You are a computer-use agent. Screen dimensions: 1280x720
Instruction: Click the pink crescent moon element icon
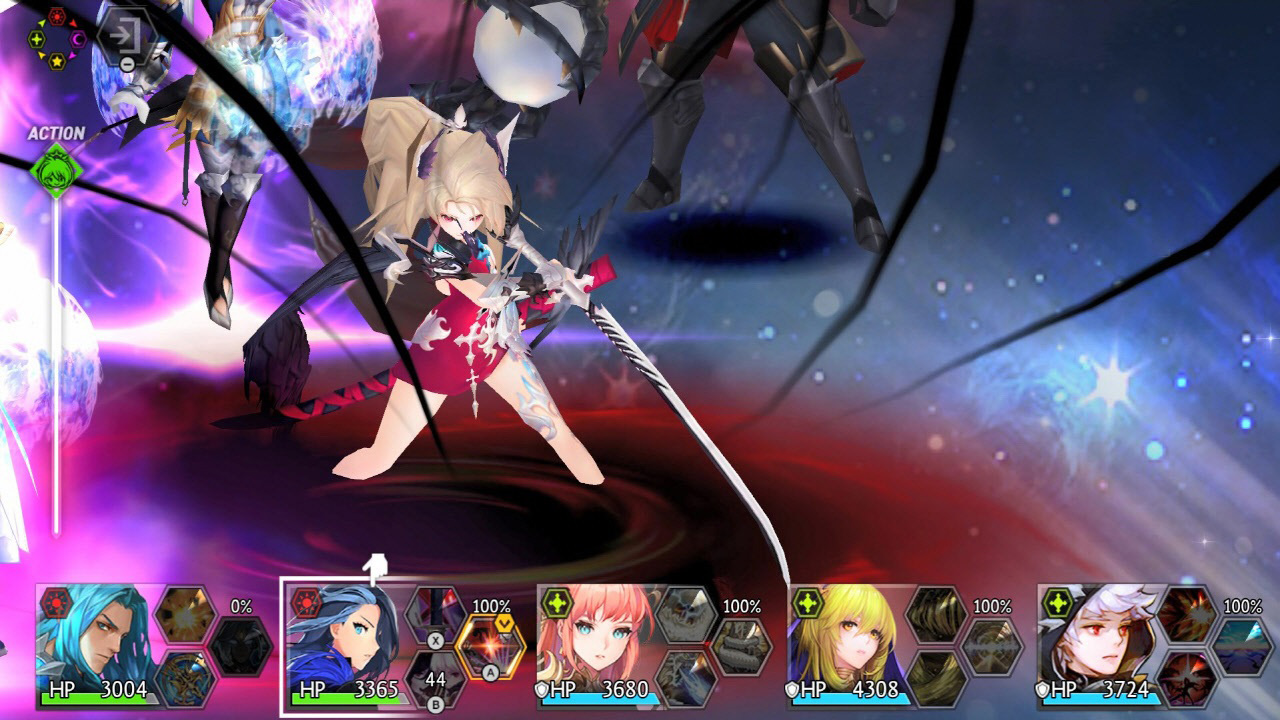tap(76, 39)
